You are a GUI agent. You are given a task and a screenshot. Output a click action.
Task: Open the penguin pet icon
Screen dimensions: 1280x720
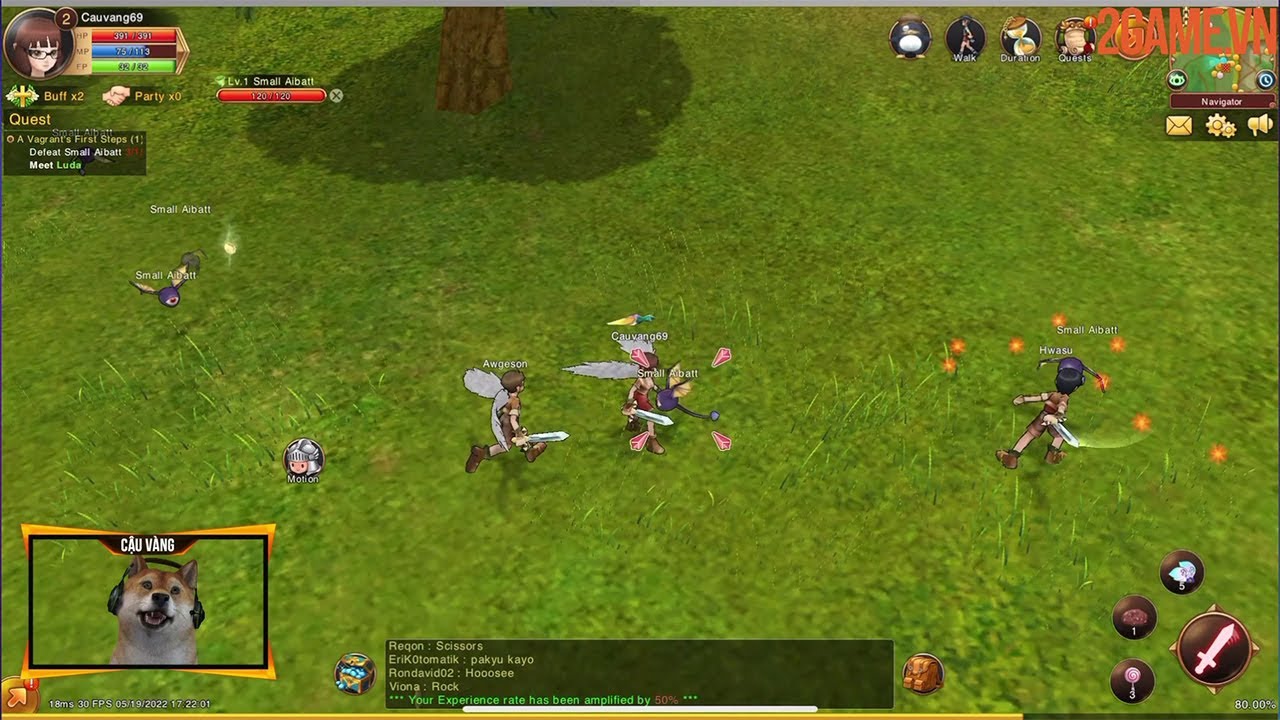click(909, 39)
